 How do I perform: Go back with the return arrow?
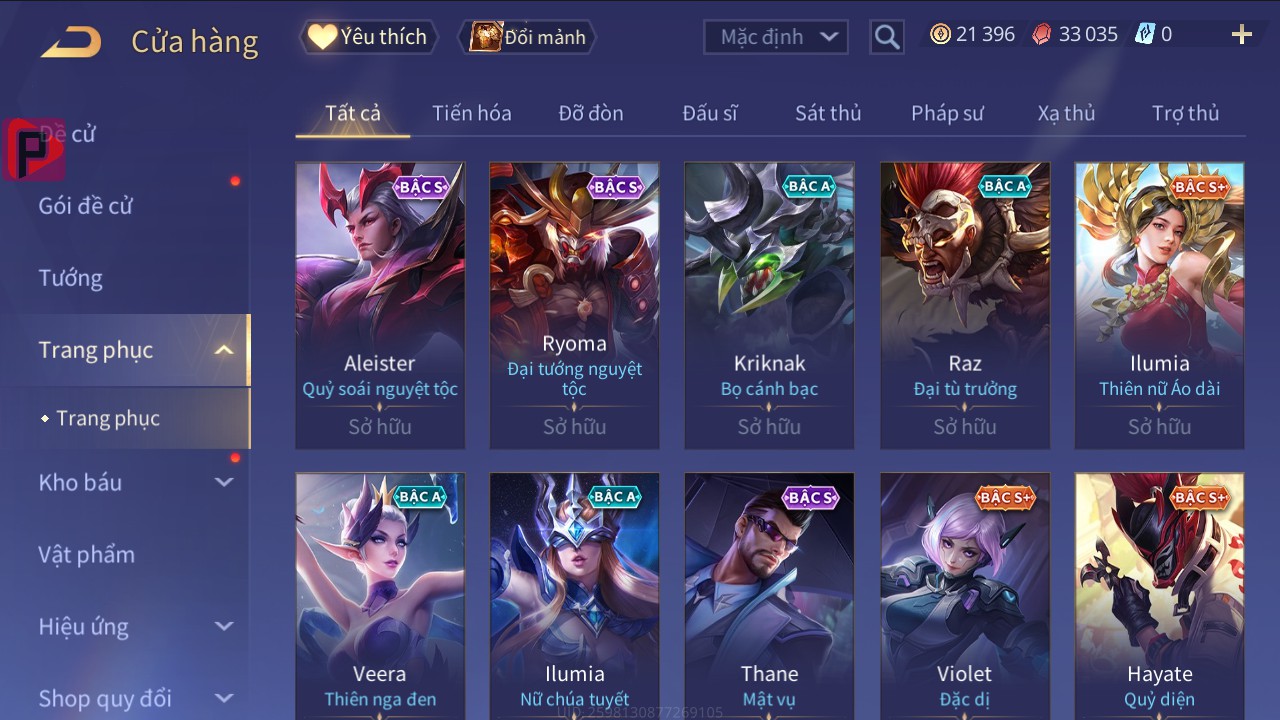[71, 42]
